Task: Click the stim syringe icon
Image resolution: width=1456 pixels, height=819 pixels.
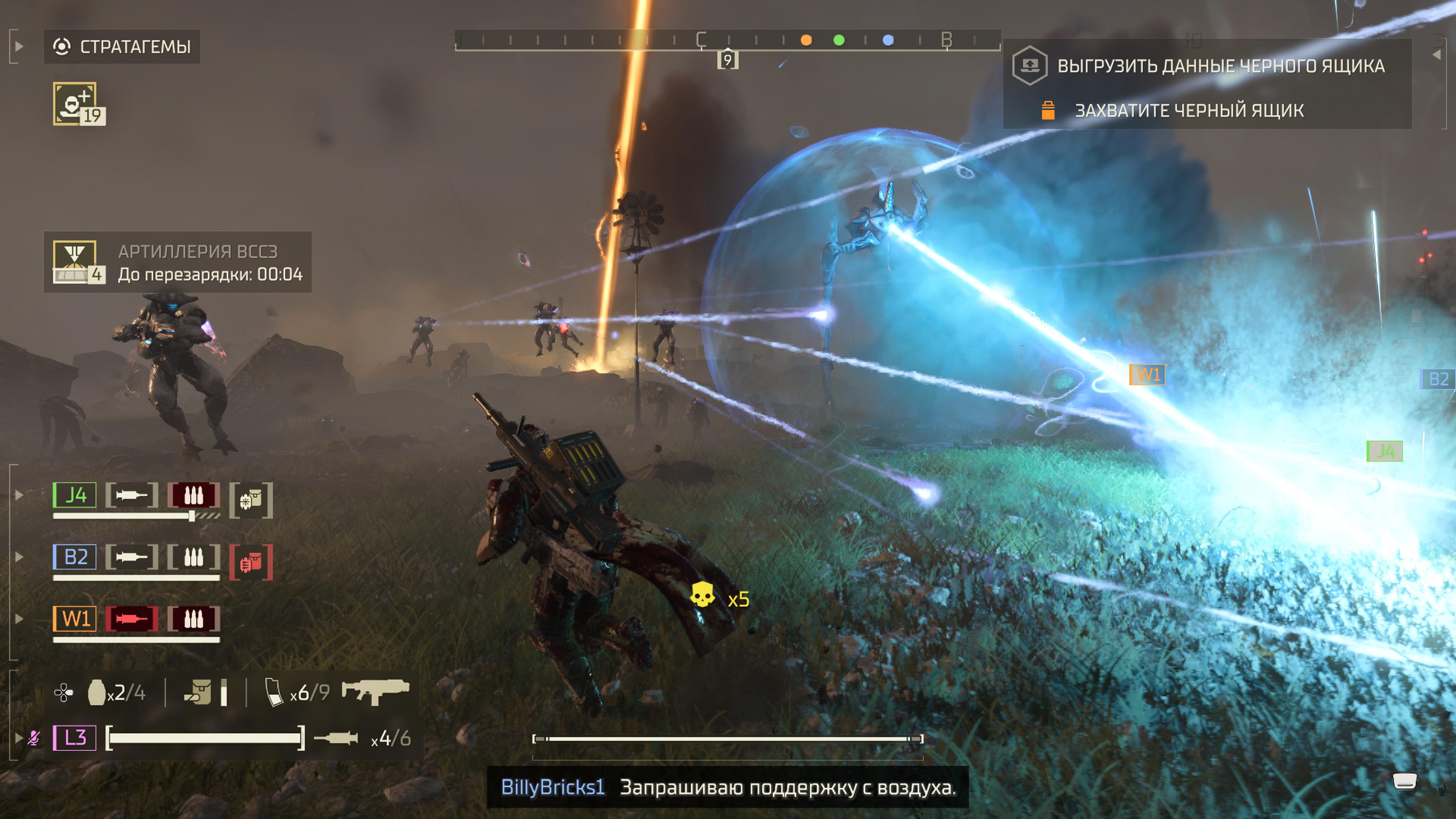Action: pyautogui.click(x=336, y=737)
